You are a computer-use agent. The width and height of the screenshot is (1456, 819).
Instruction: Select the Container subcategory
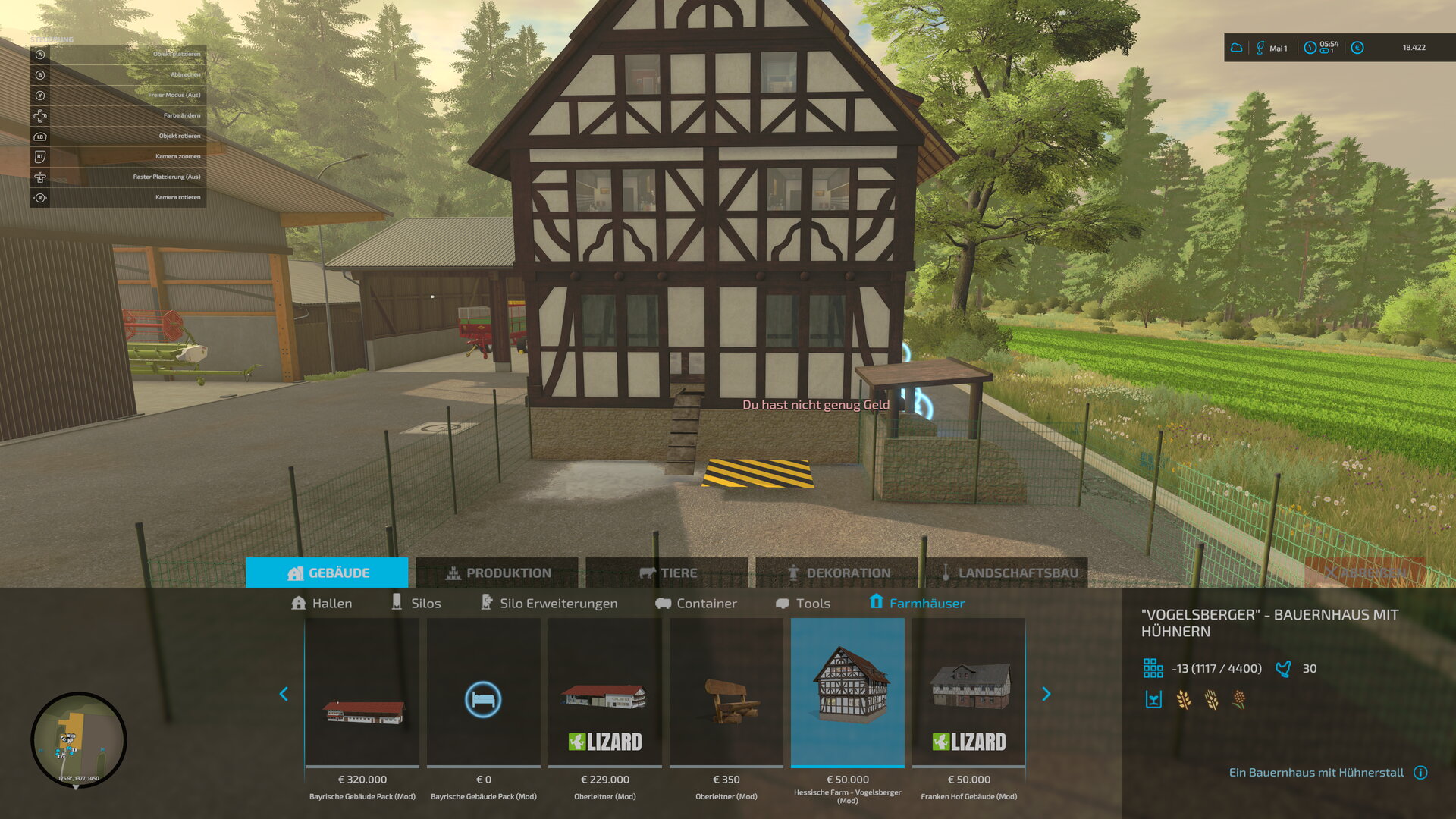point(696,603)
